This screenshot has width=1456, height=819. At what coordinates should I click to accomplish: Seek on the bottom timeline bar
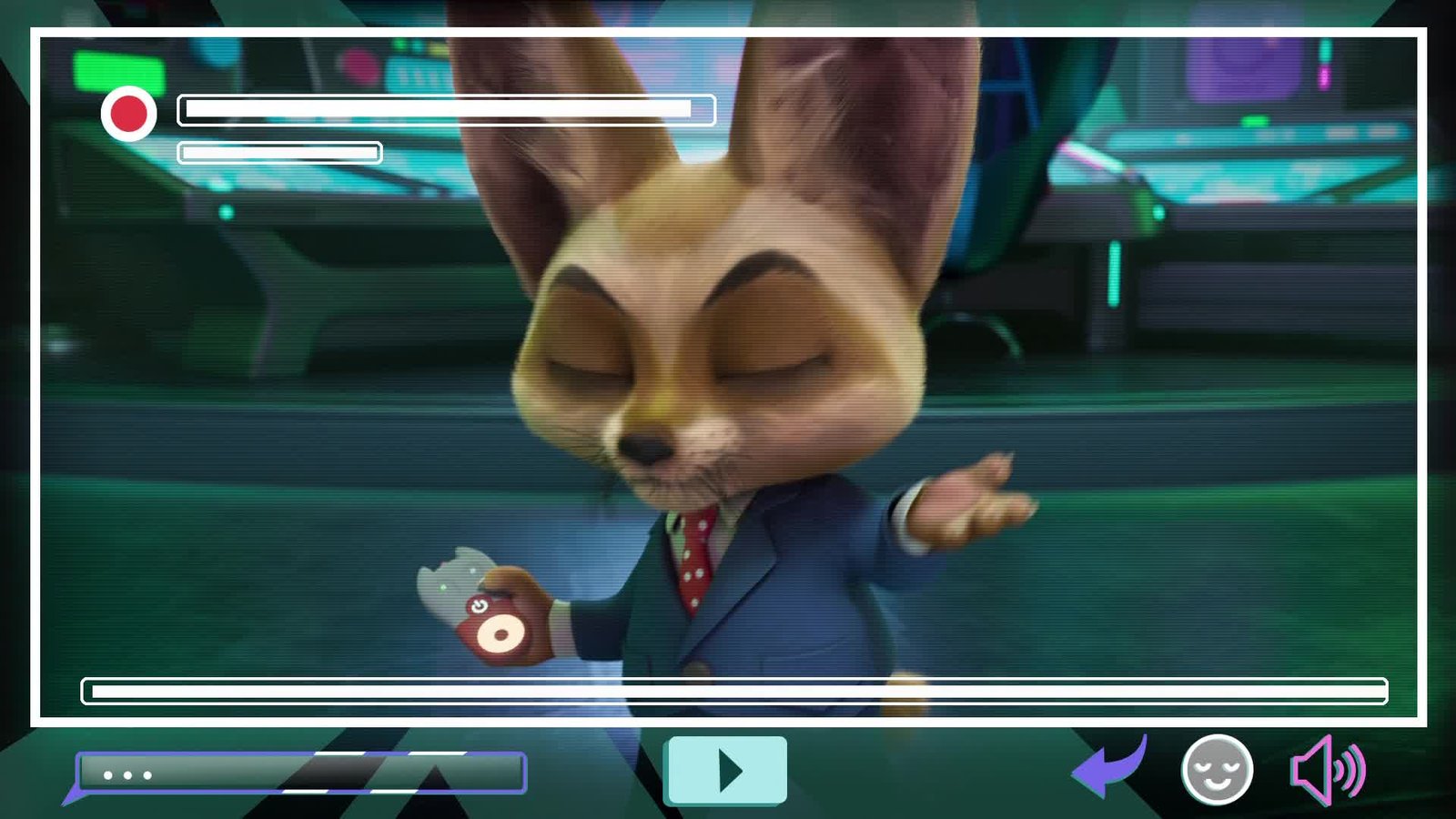(x=733, y=691)
